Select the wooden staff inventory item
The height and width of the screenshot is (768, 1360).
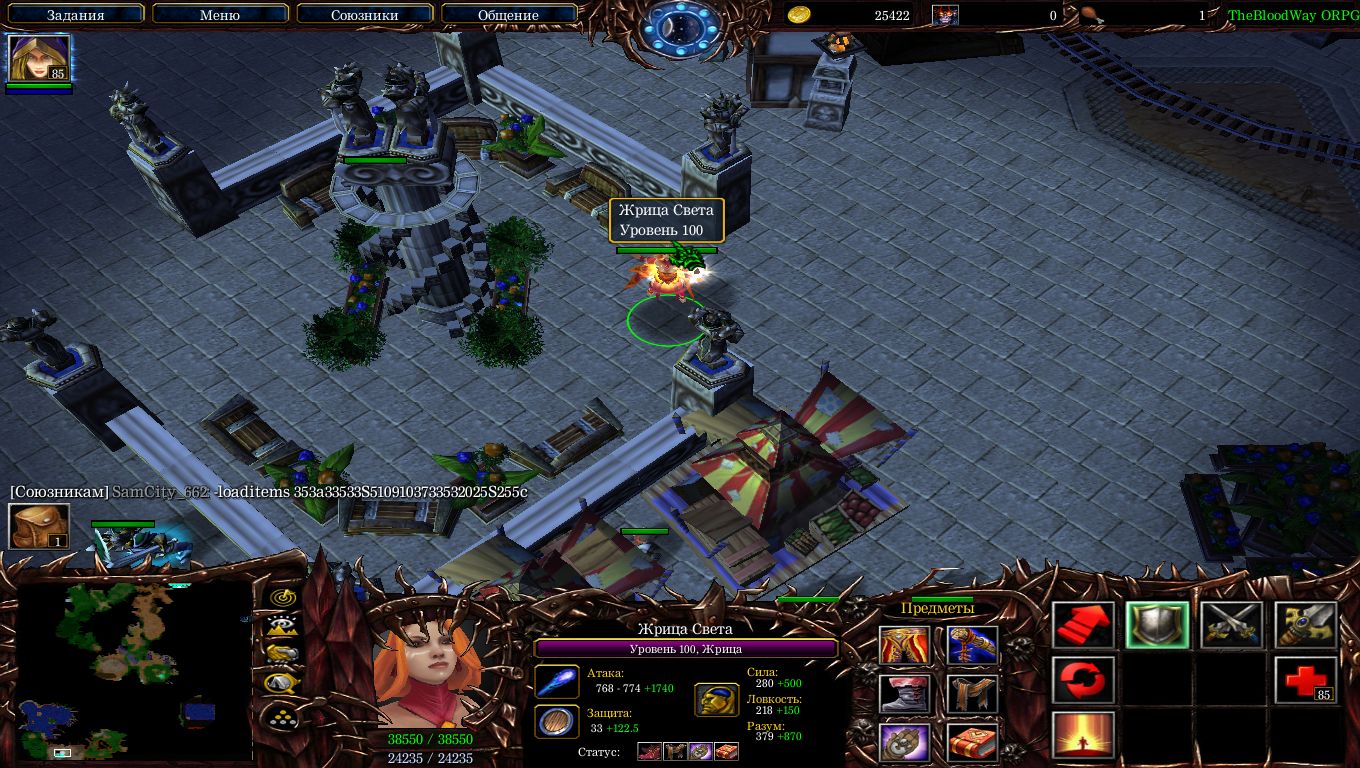(x=972, y=645)
